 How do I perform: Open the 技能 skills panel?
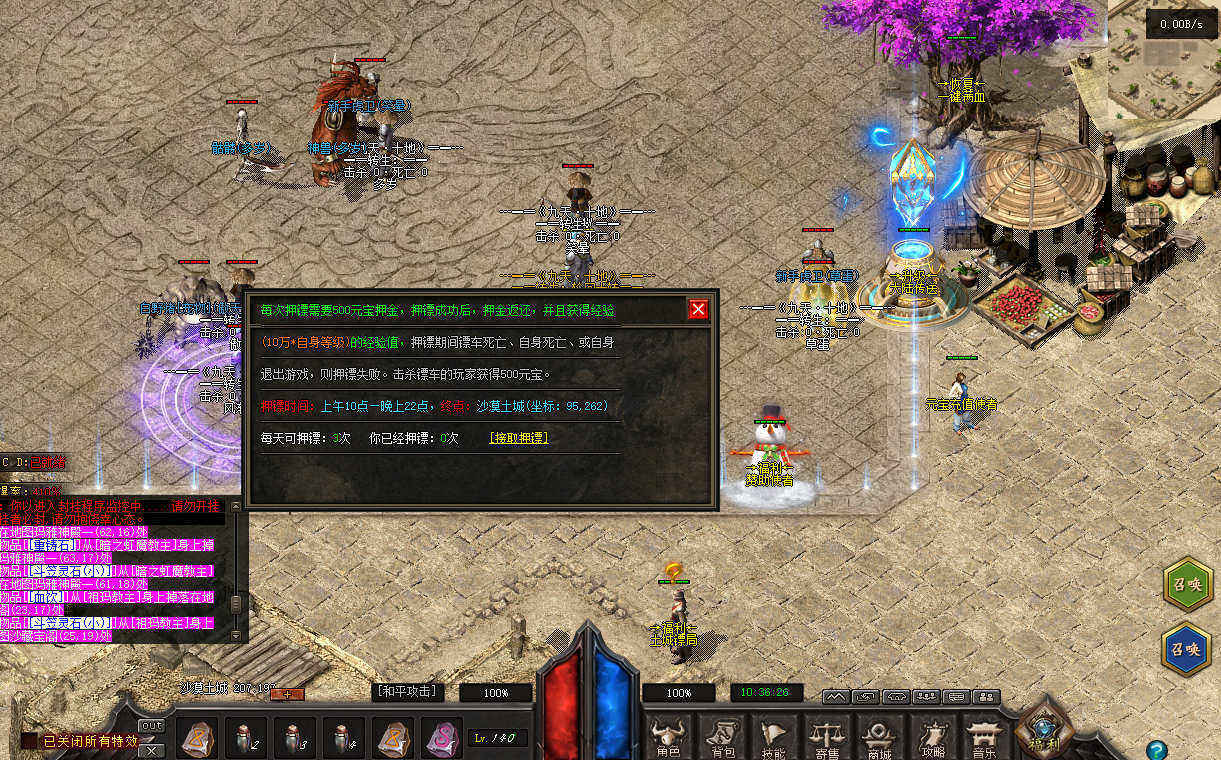773,738
